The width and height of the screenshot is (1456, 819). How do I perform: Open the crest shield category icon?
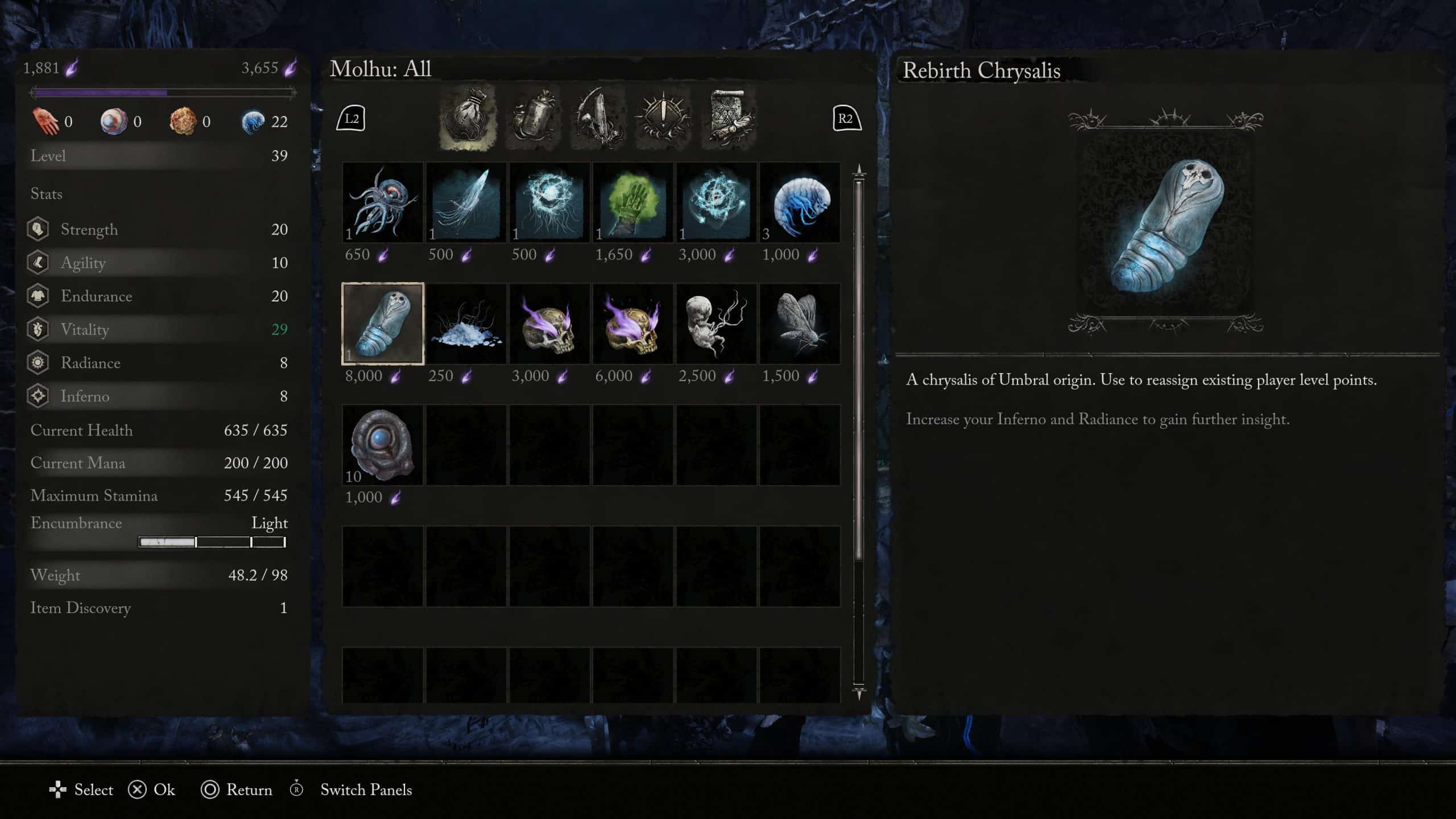[664, 118]
